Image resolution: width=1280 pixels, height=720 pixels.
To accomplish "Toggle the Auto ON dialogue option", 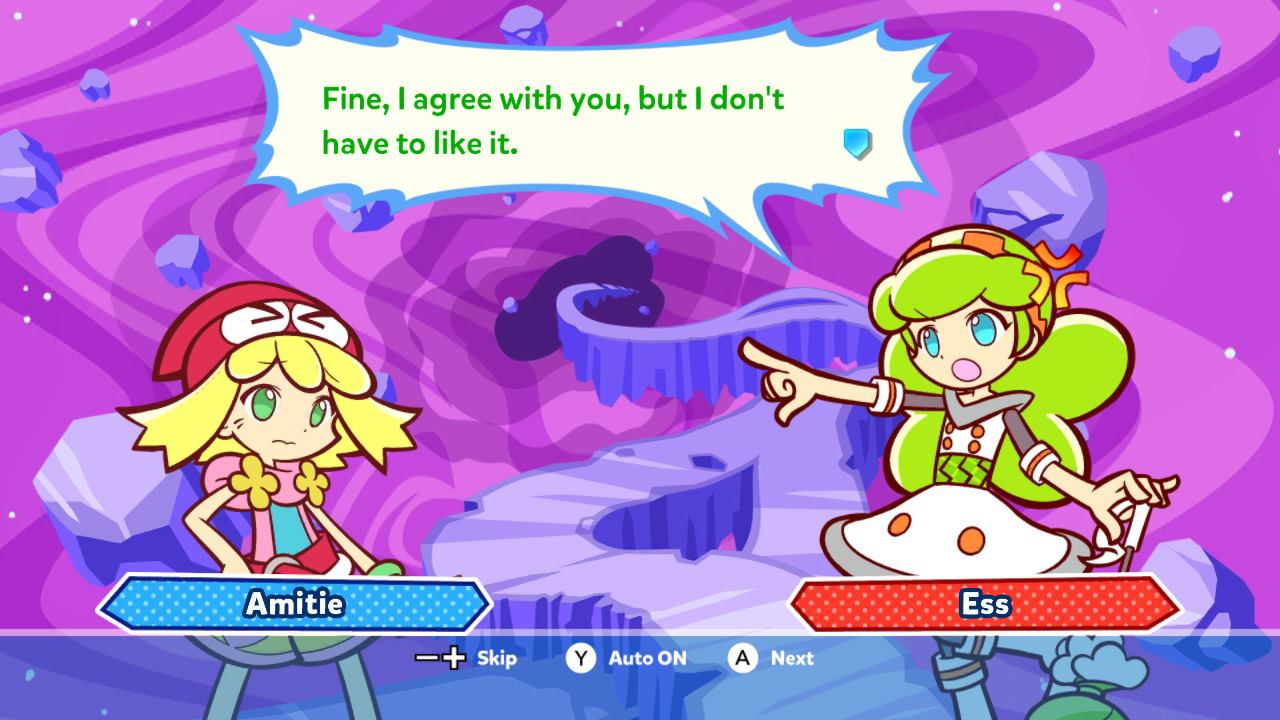I will [647, 658].
